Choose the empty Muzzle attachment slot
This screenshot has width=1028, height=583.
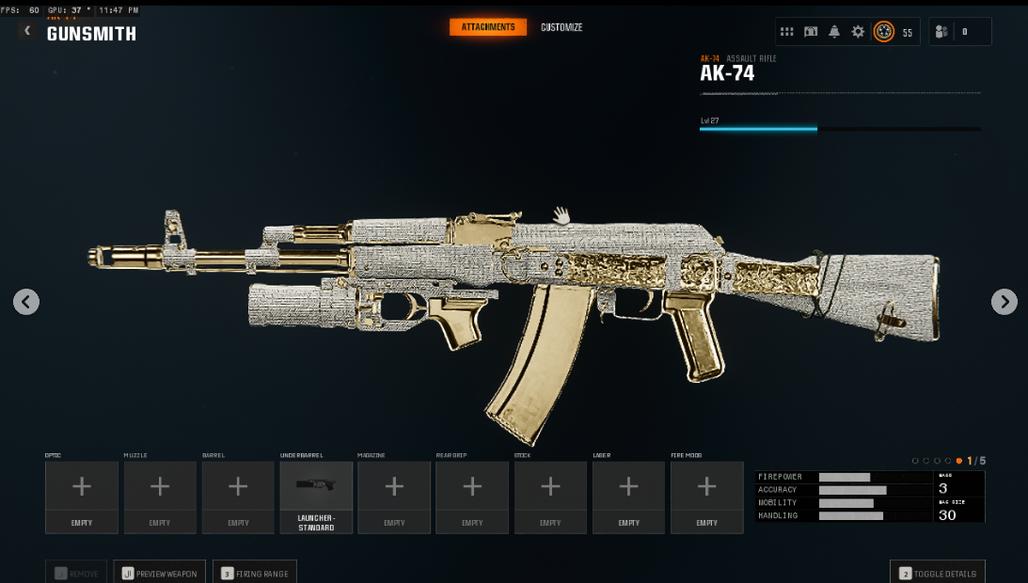[x=160, y=496]
